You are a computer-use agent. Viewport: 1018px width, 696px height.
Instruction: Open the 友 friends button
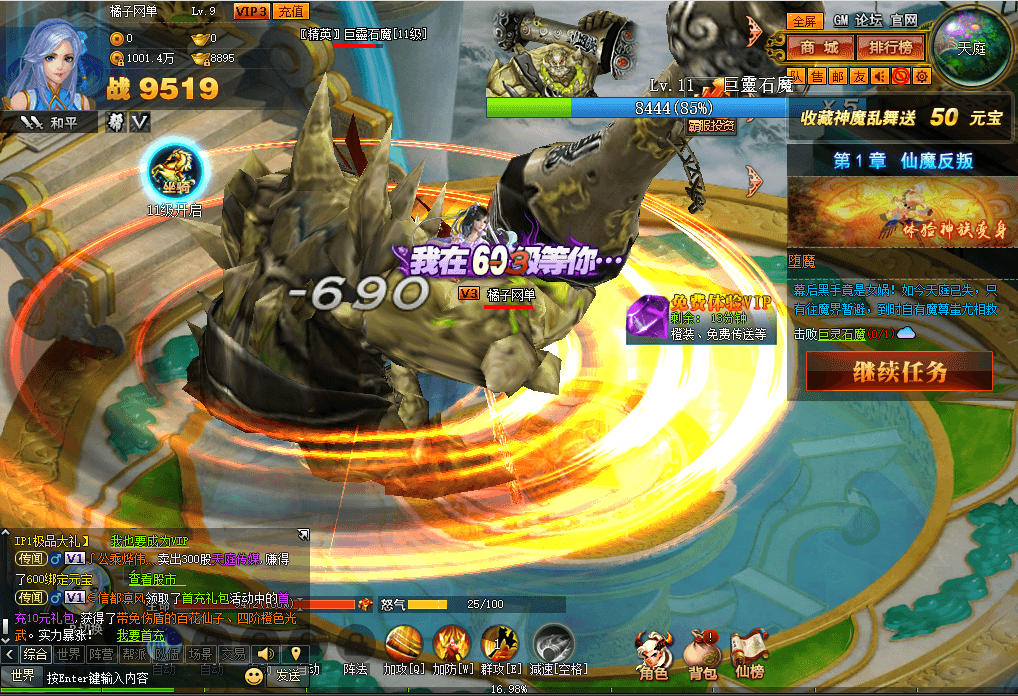pyautogui.click(x=858, y=76)
